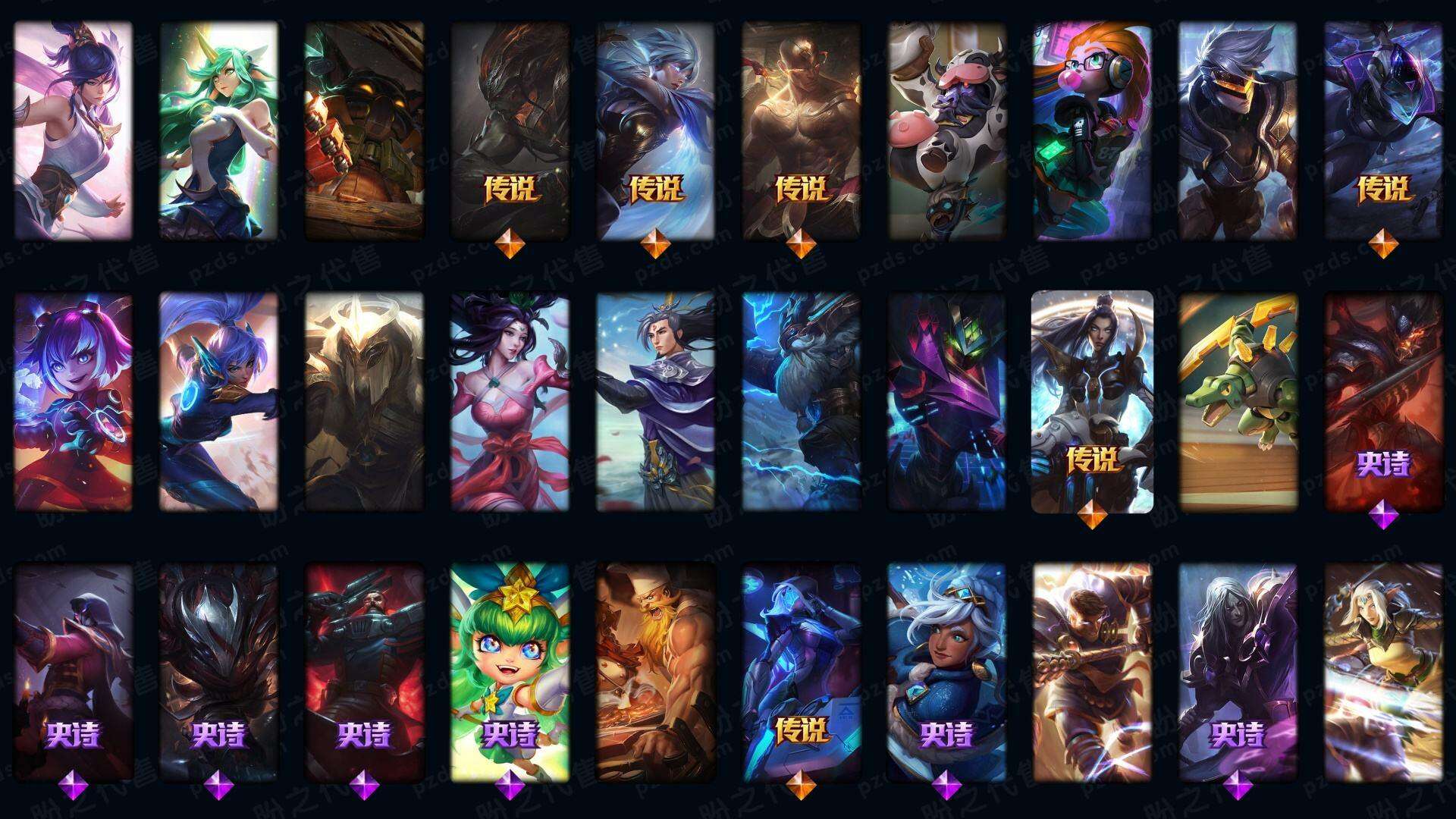Choose the bearded muscular chef skin card

click(x=655, y=672)
